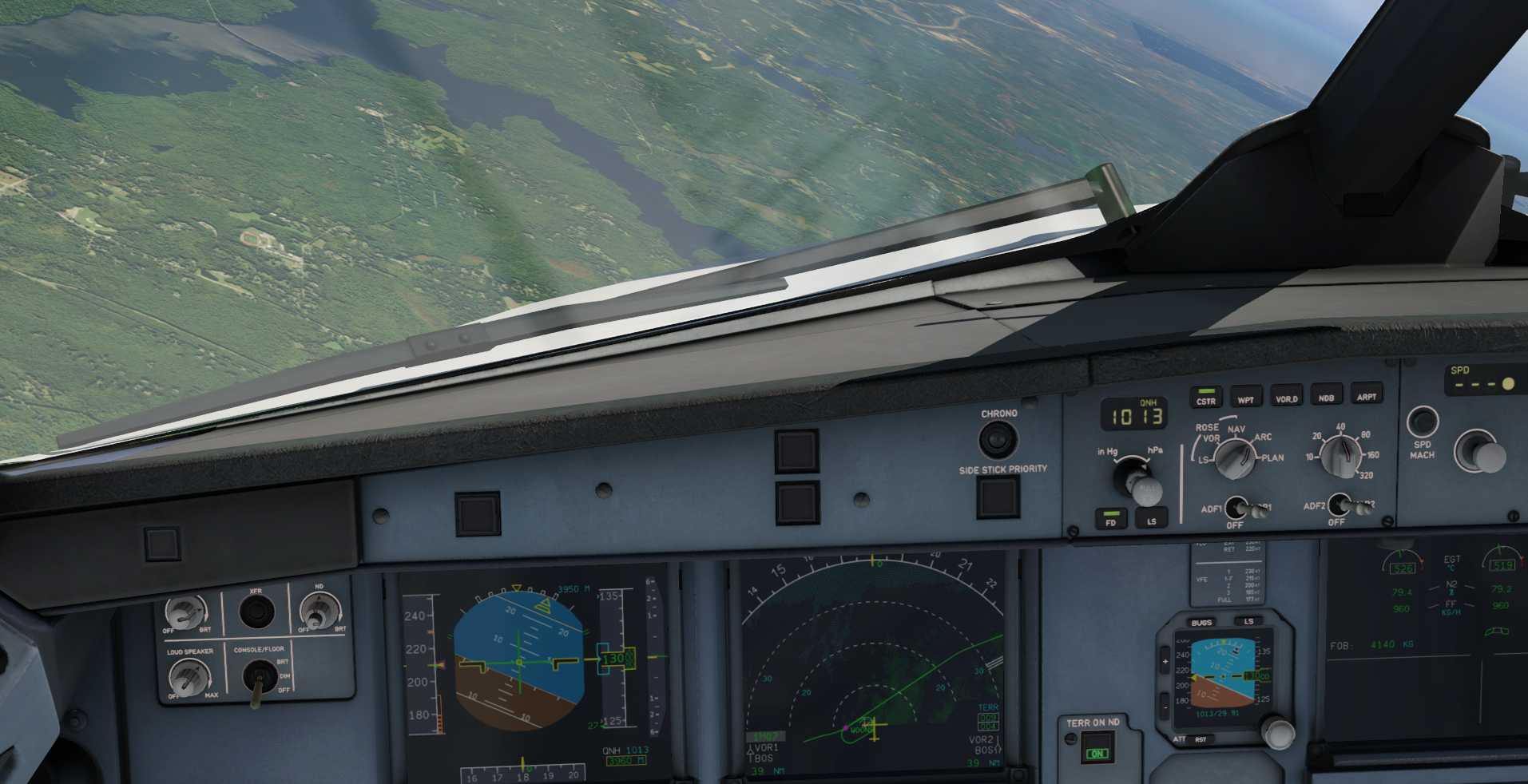Flip the ADF2 selector switch
Viewport: 1528px width, 784px height.
pos(1340,505)
